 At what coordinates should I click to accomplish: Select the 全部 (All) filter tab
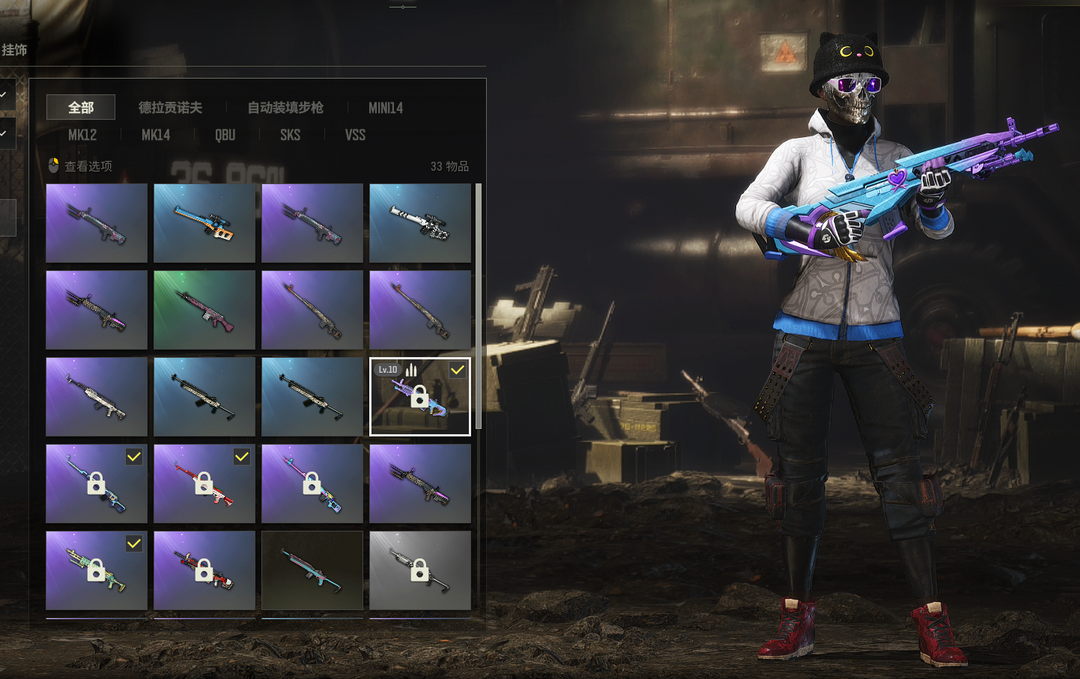click(x=81, y=107)
